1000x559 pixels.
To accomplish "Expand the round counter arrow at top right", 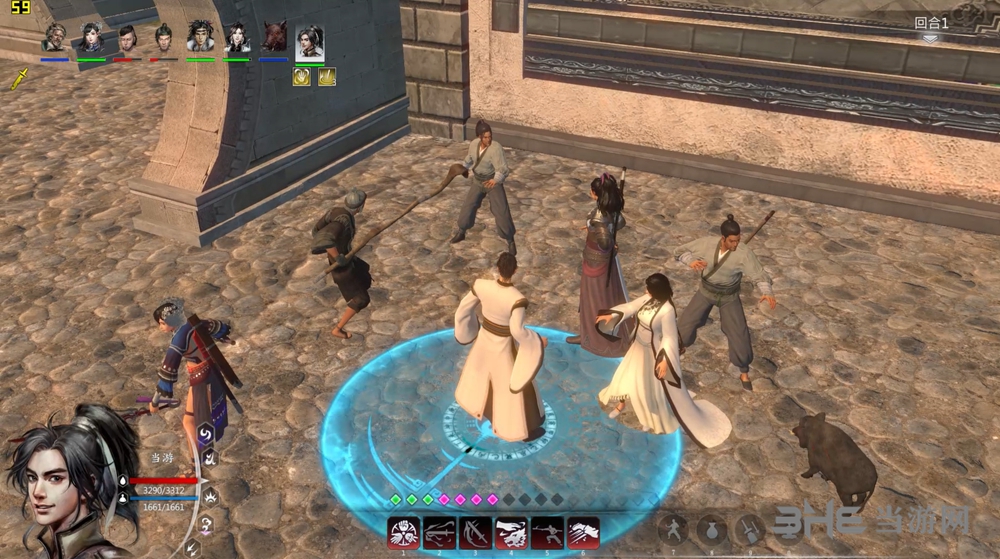I will click(930, 39).
